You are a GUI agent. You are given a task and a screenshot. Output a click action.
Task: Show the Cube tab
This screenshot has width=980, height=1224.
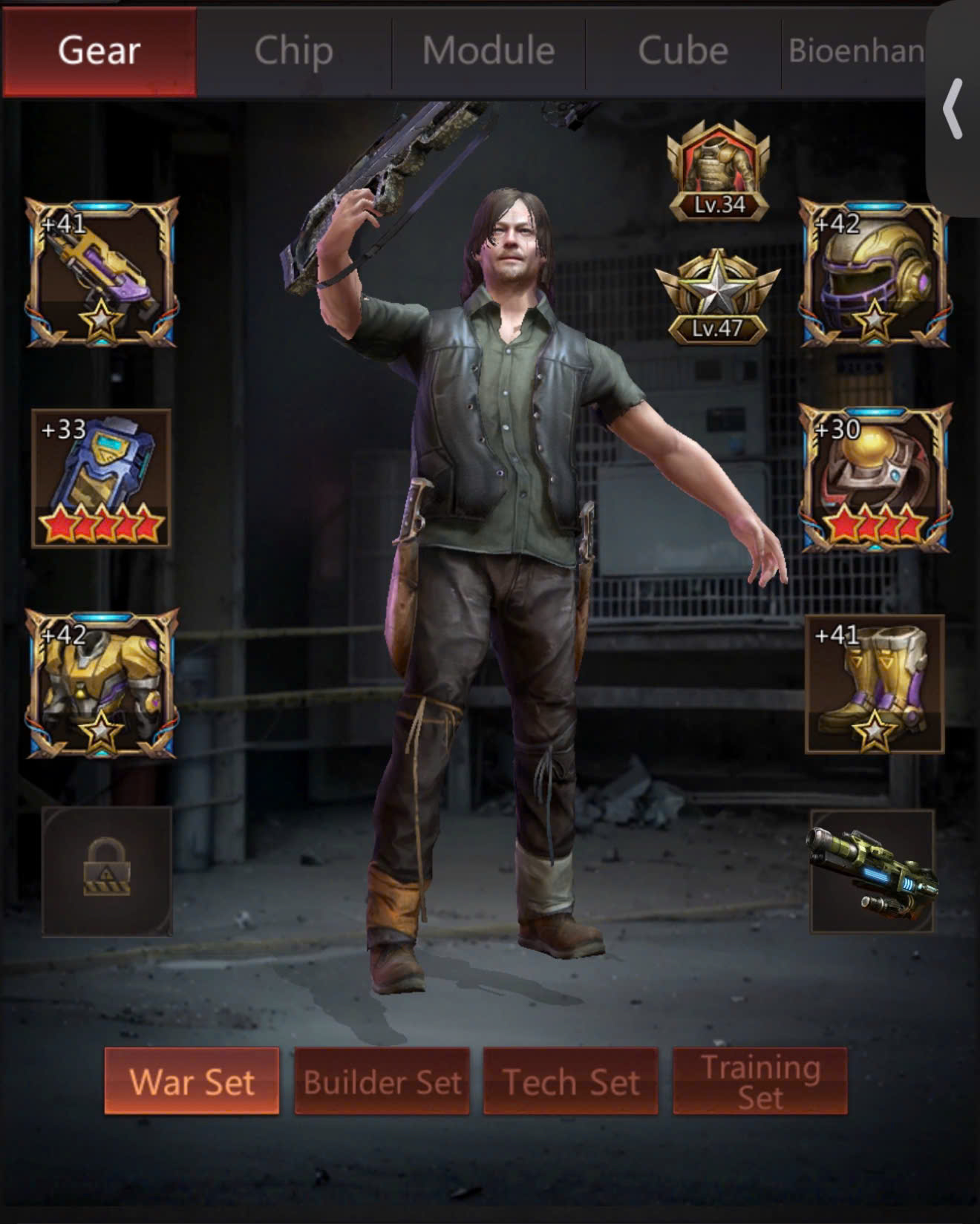[683, 51]
